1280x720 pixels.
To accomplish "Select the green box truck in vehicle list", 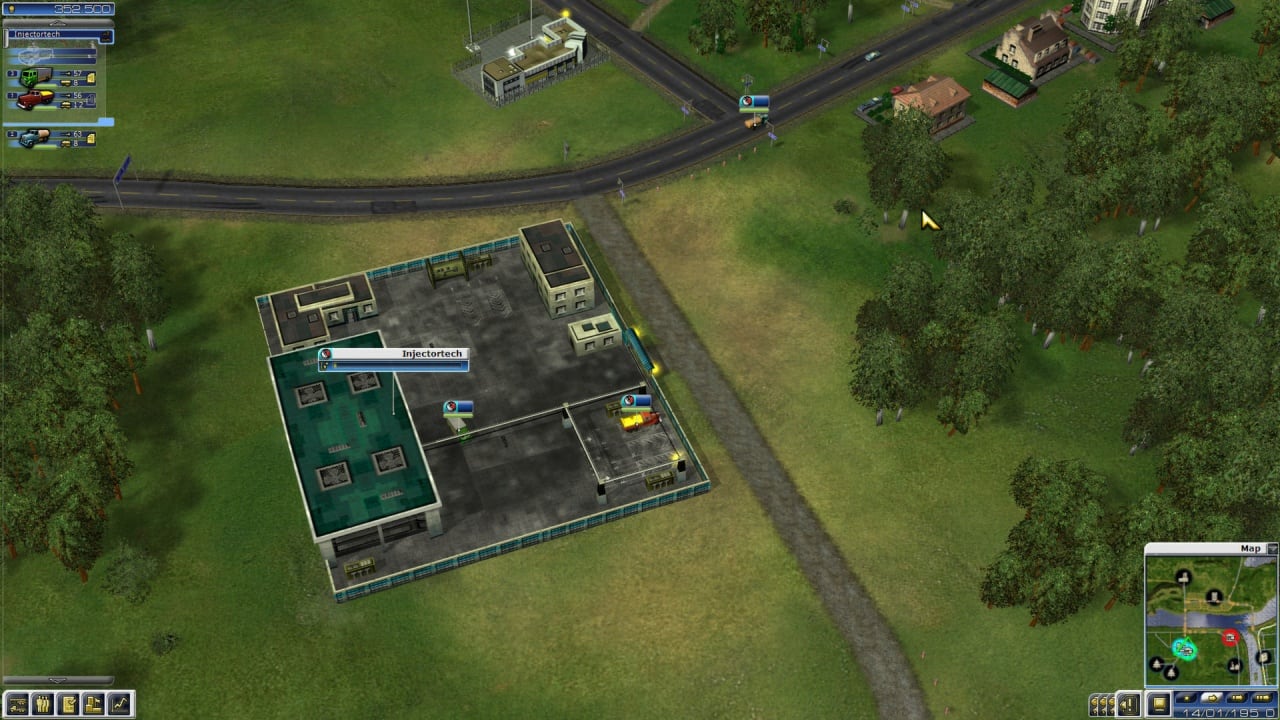I will click(36, 77).
